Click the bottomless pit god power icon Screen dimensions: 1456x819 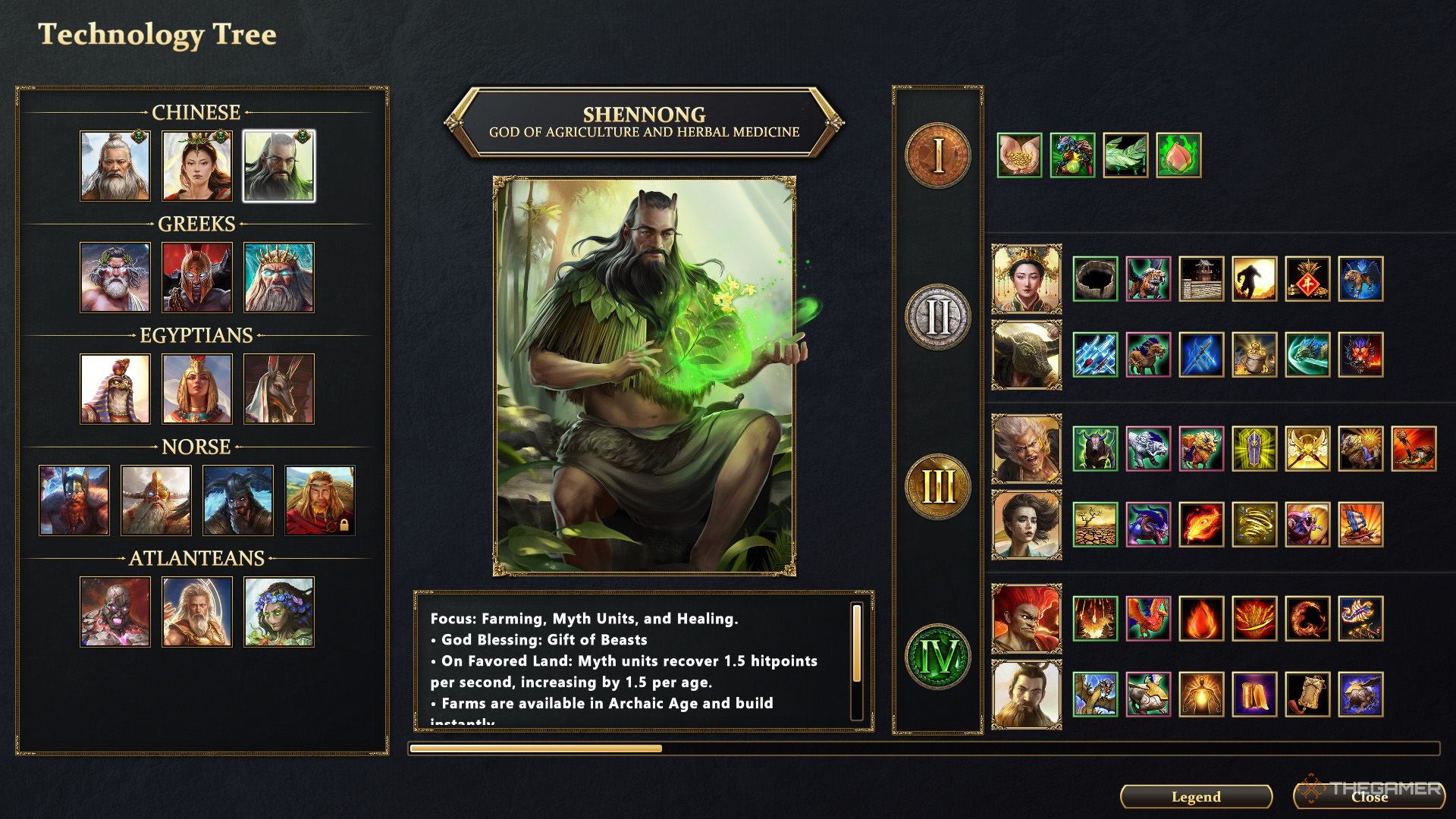pyautogui.click(x=1096, y=278)
